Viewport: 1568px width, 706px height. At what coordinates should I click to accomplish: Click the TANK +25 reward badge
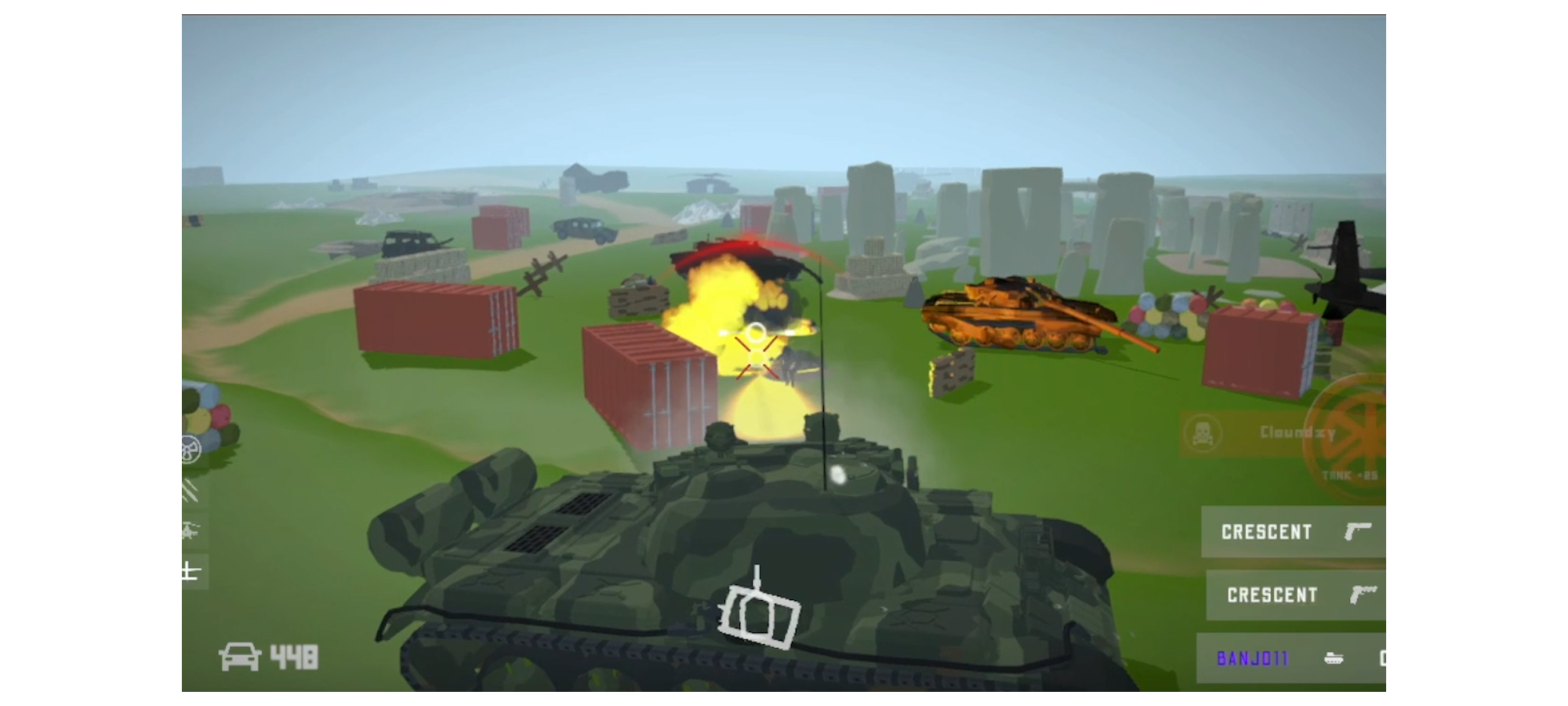[1350, 475]
